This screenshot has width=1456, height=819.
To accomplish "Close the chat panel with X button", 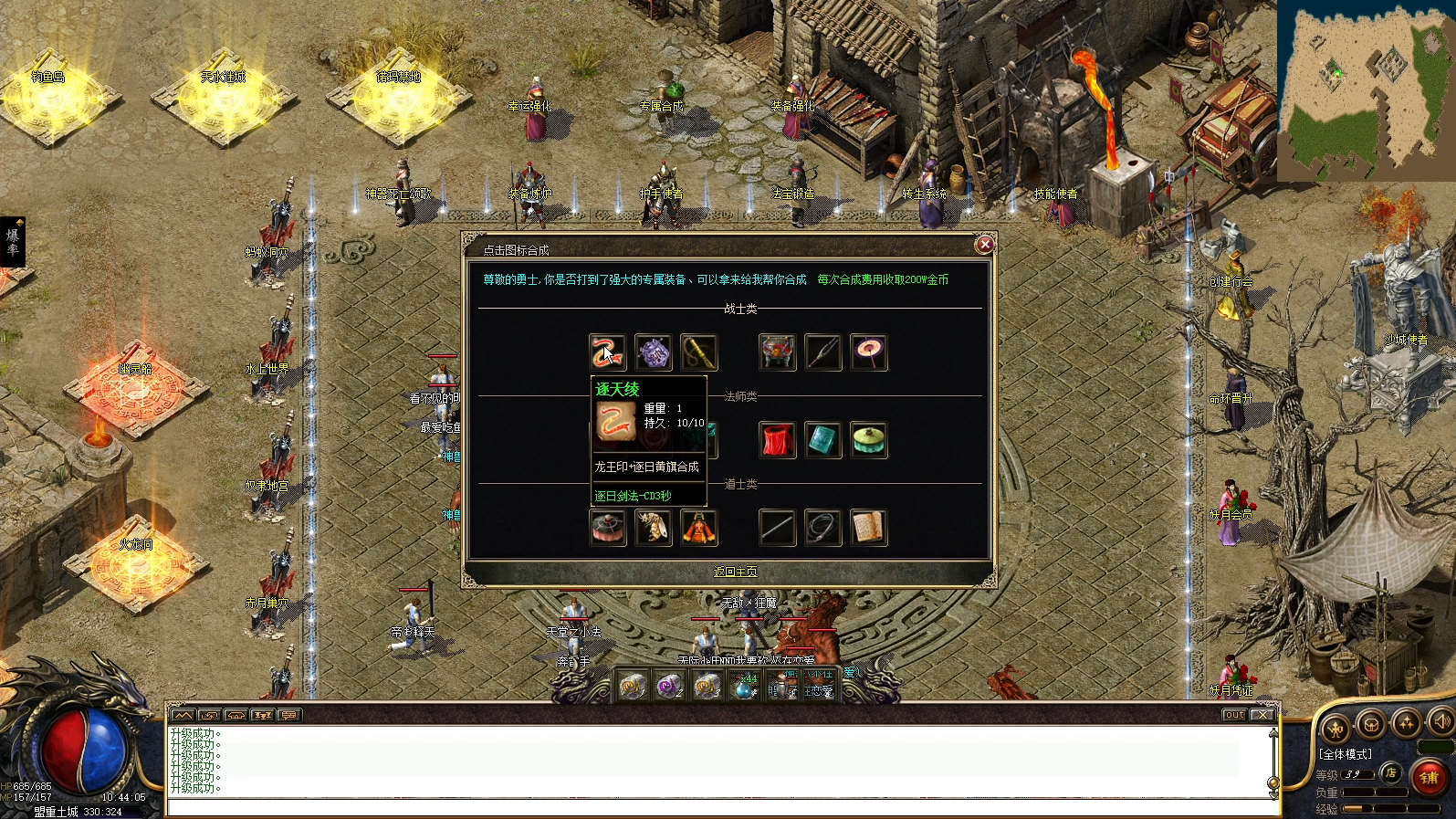I will point(1262,715).
